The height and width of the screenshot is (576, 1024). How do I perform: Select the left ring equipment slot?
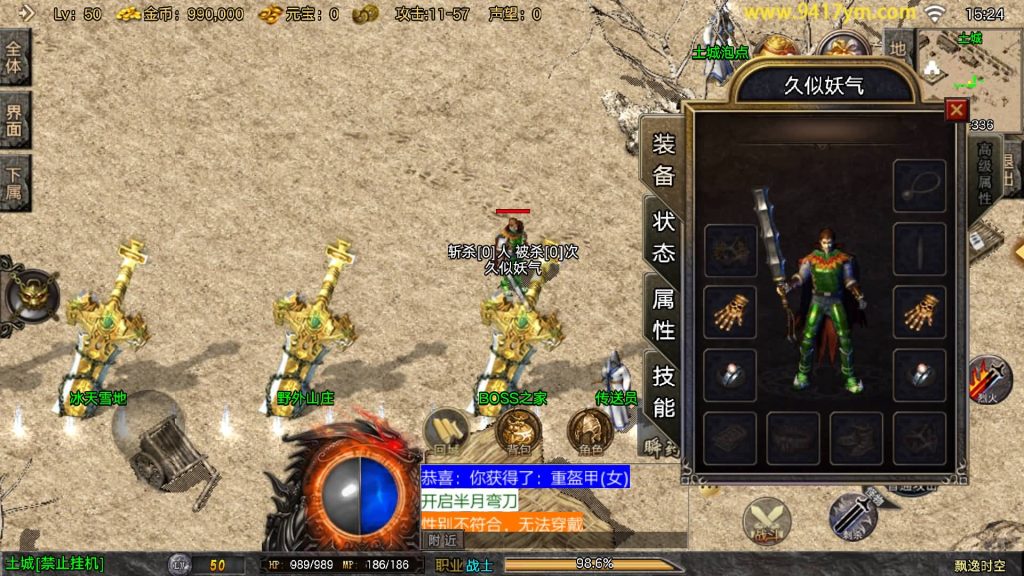(x=731, y=374)
